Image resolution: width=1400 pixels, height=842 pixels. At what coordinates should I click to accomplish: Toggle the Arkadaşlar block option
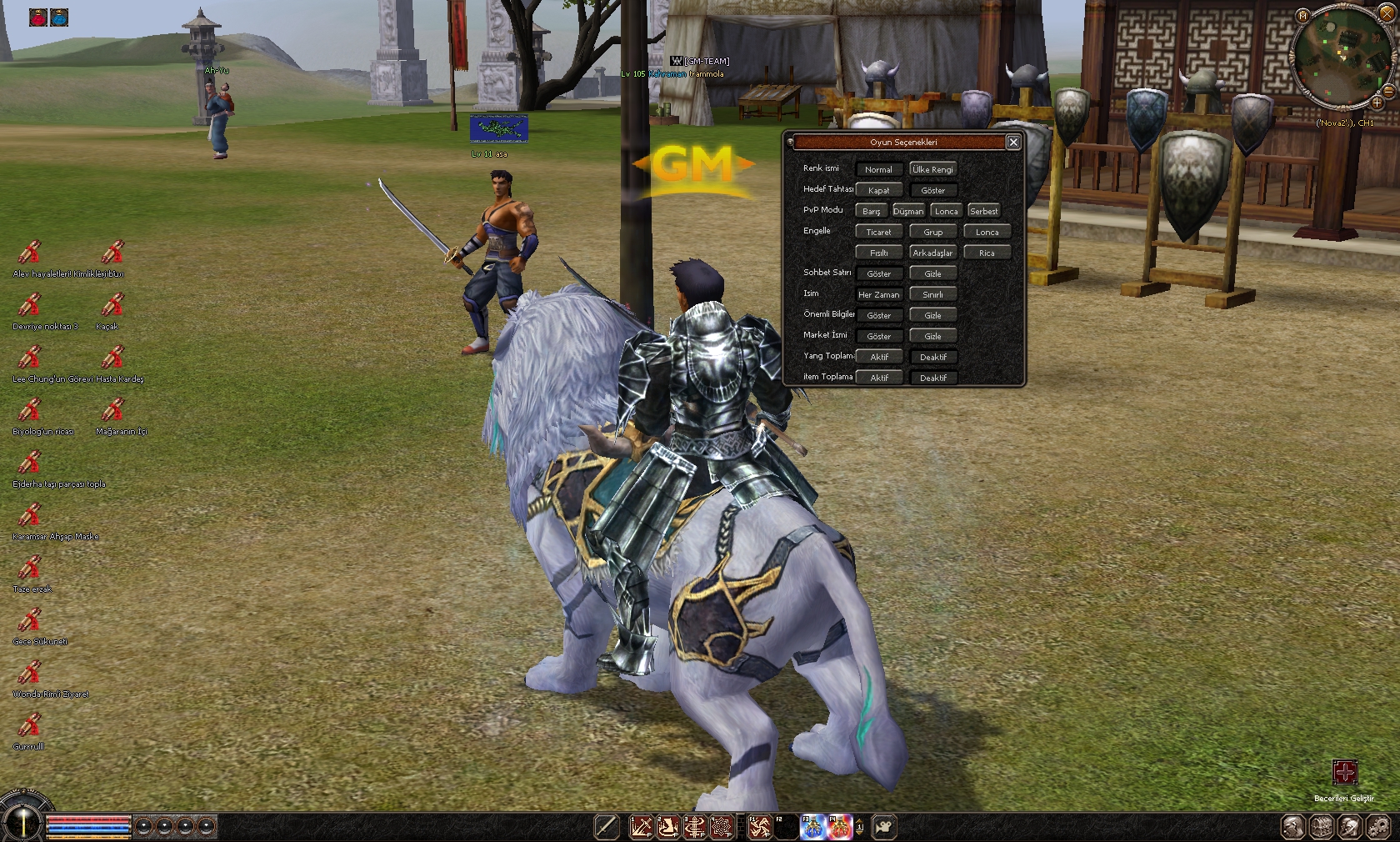click(932, 253)
